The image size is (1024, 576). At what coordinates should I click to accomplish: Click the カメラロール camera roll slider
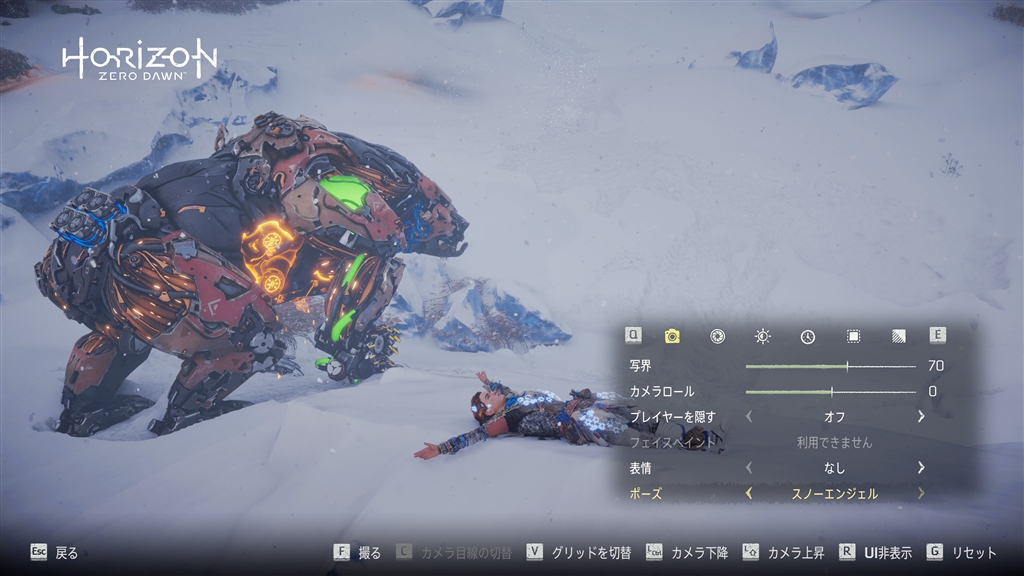tap(830, 391)
